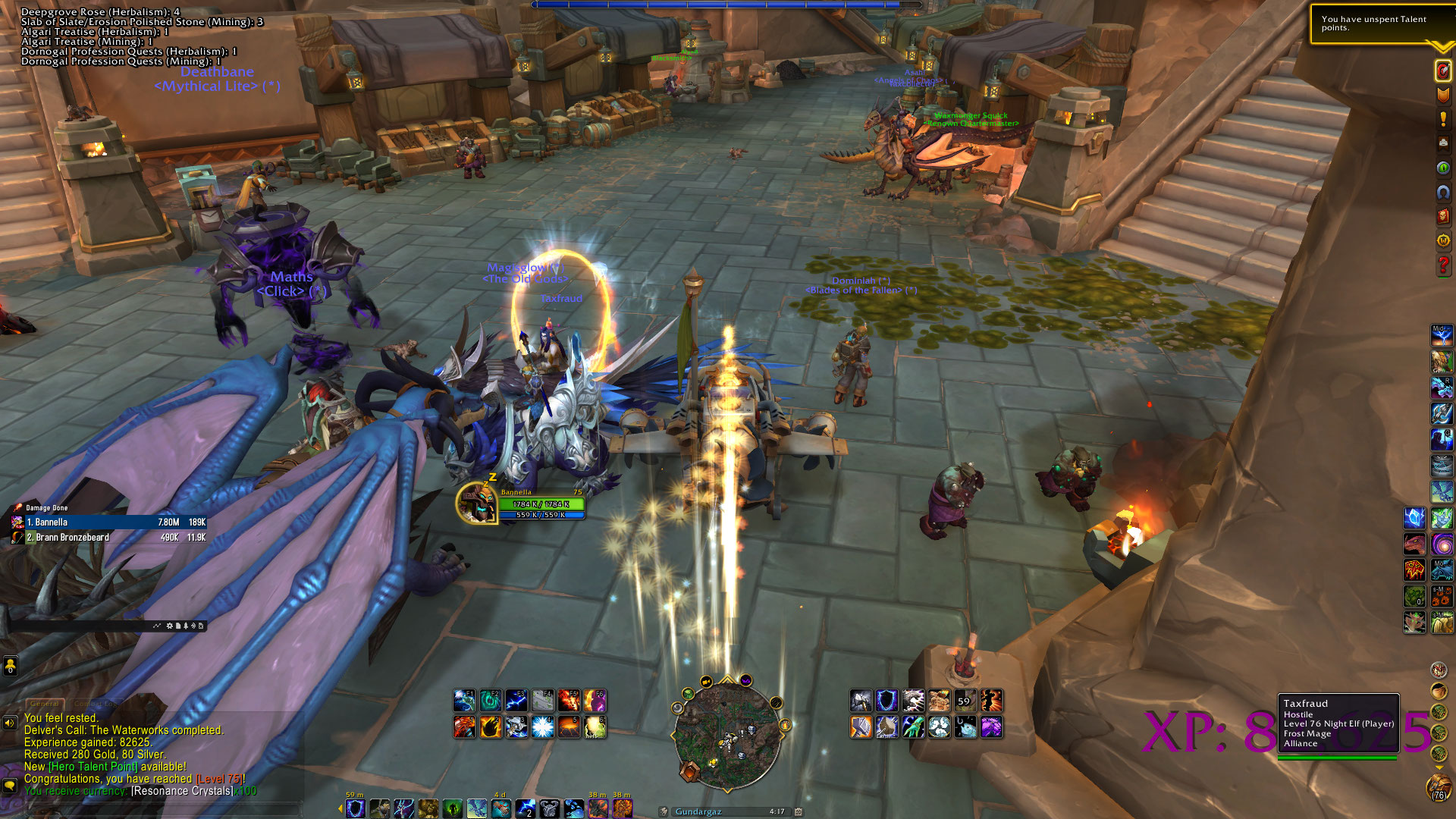Switch to the Combat Log tab
The width and height of the screenshot is (1456, 819).
[96, 704]
